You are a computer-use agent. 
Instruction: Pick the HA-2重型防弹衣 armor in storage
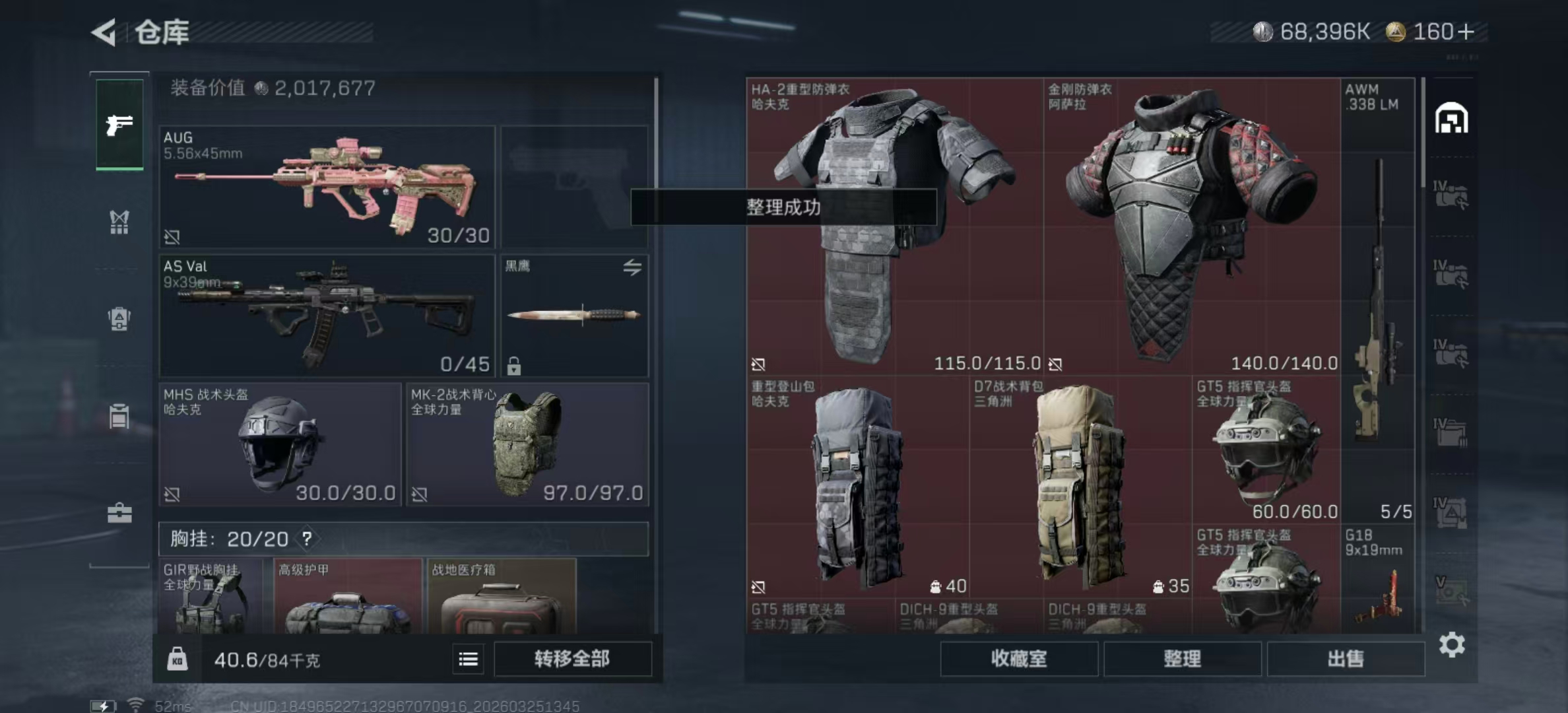tap(894, 226)
